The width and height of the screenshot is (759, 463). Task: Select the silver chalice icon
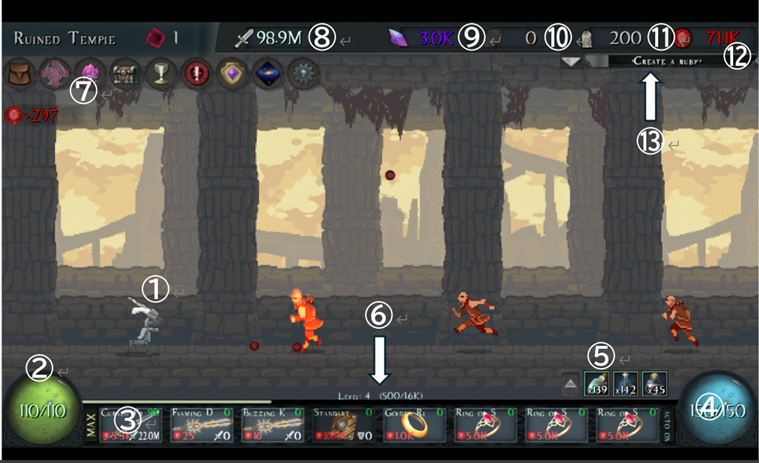(x=159, y=73)
